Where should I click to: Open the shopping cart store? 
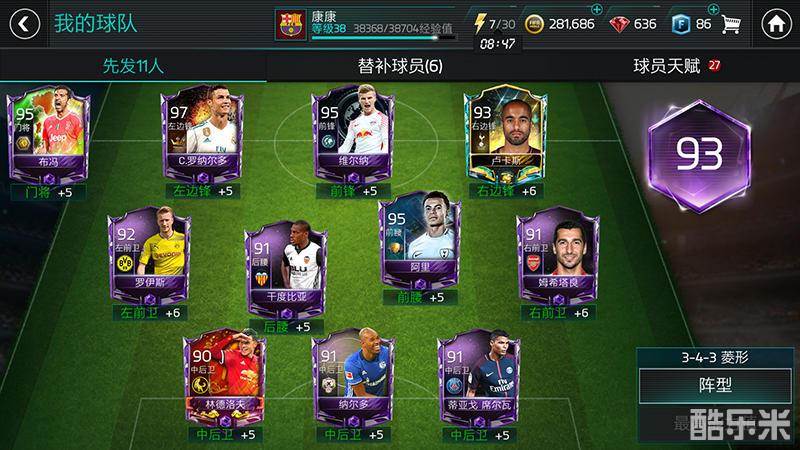(x=731, y=23)
